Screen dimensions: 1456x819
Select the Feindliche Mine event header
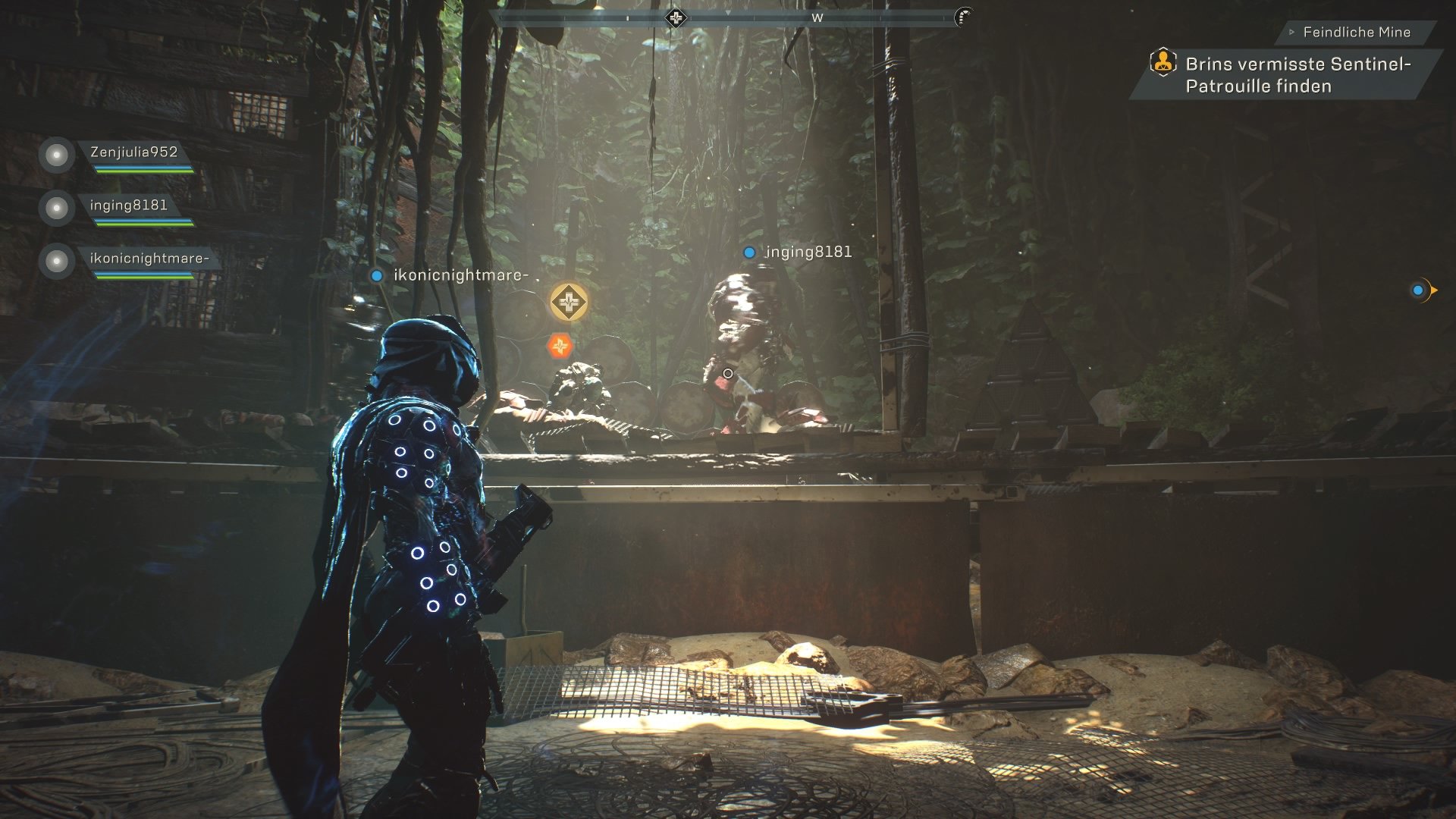(x=1357, y=32)
